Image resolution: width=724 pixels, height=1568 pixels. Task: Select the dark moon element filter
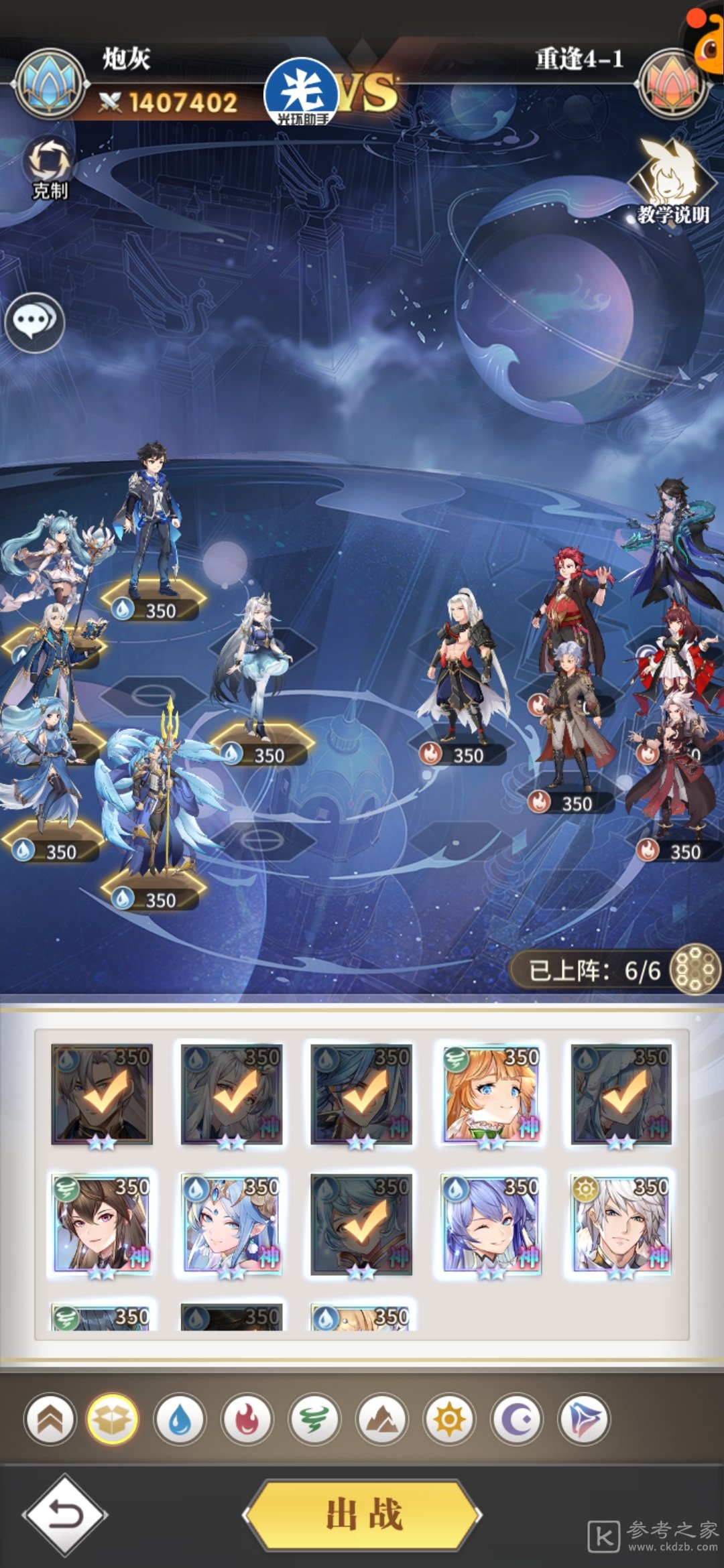point(516,1419)
